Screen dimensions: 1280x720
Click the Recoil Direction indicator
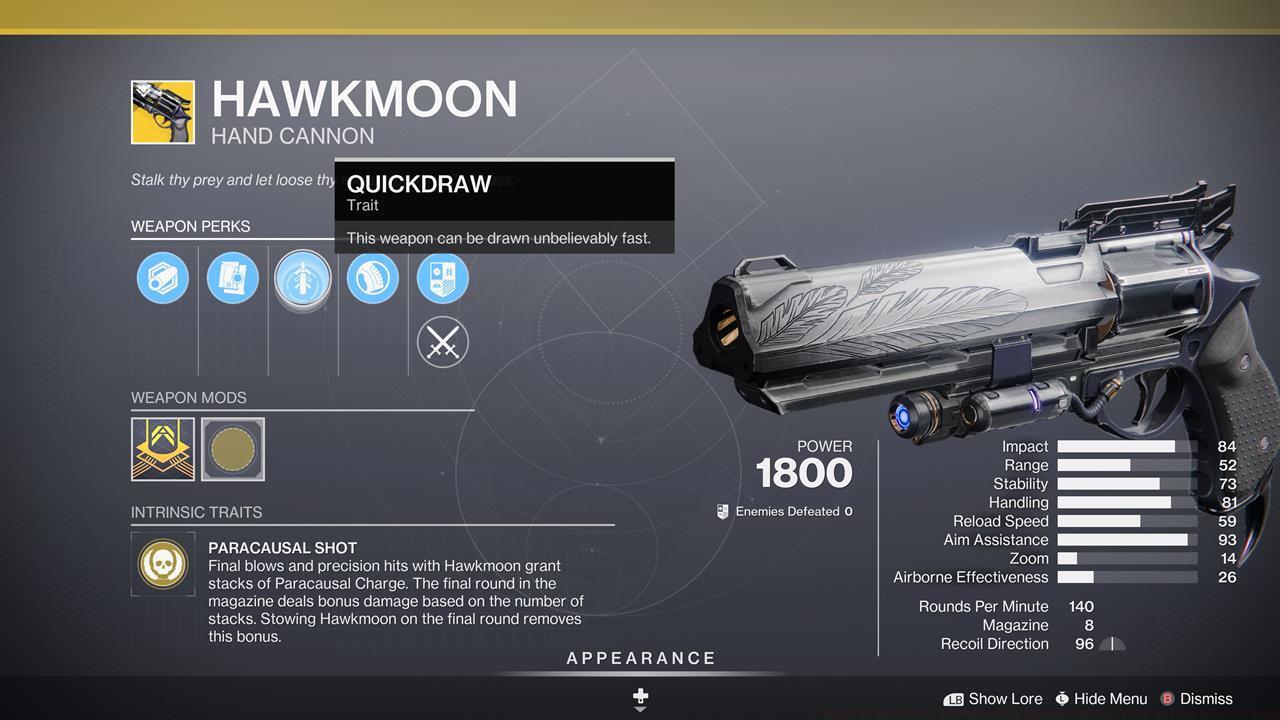coord(1110,644)
